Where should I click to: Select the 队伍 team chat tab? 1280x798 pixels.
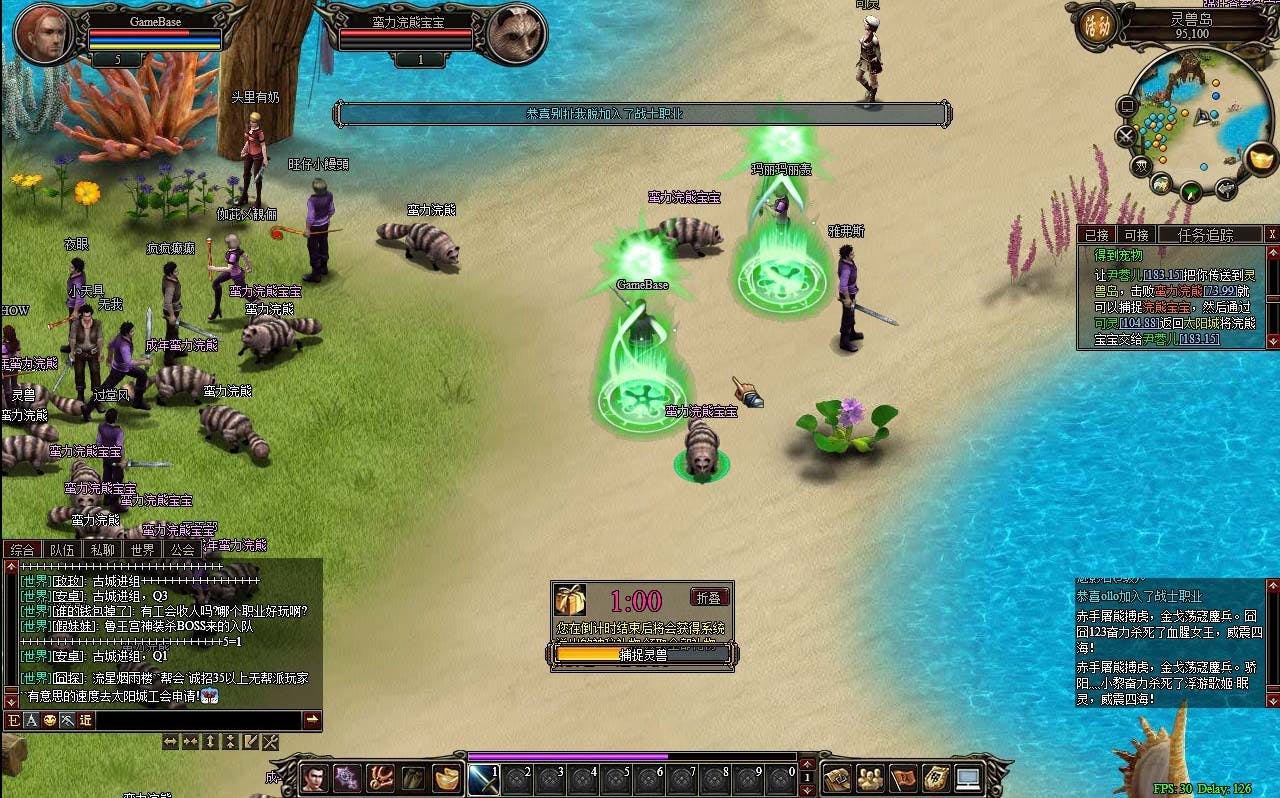(62, 549)
